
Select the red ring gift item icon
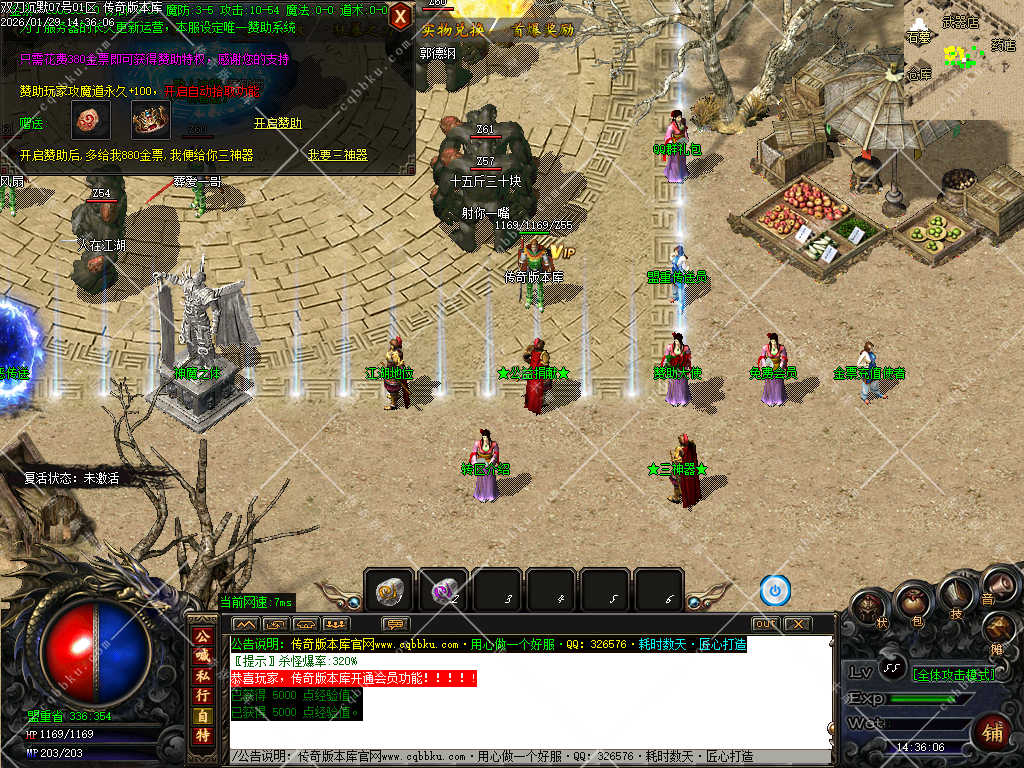point(87,121)
